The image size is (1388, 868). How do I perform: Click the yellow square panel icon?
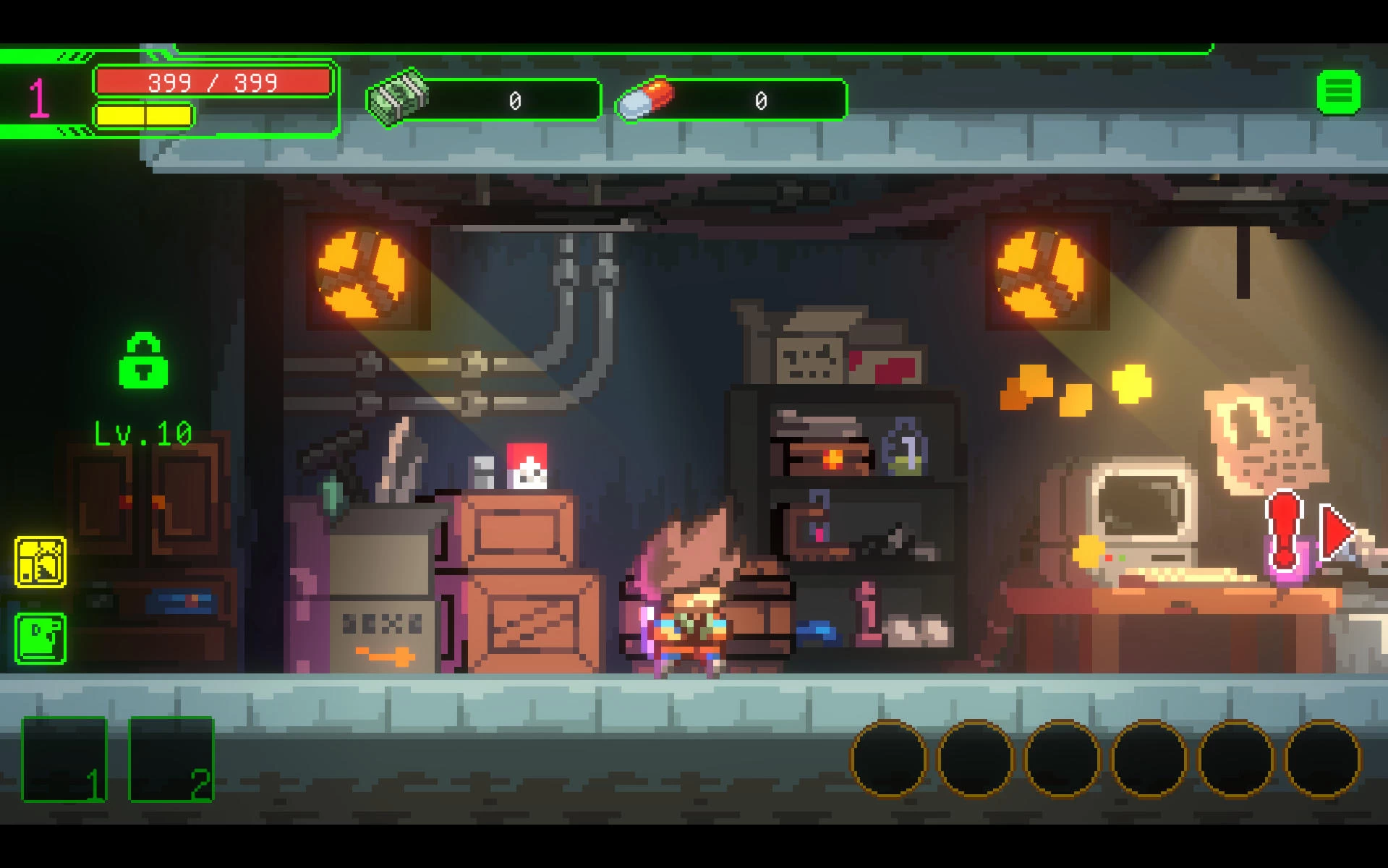point(41,561)
